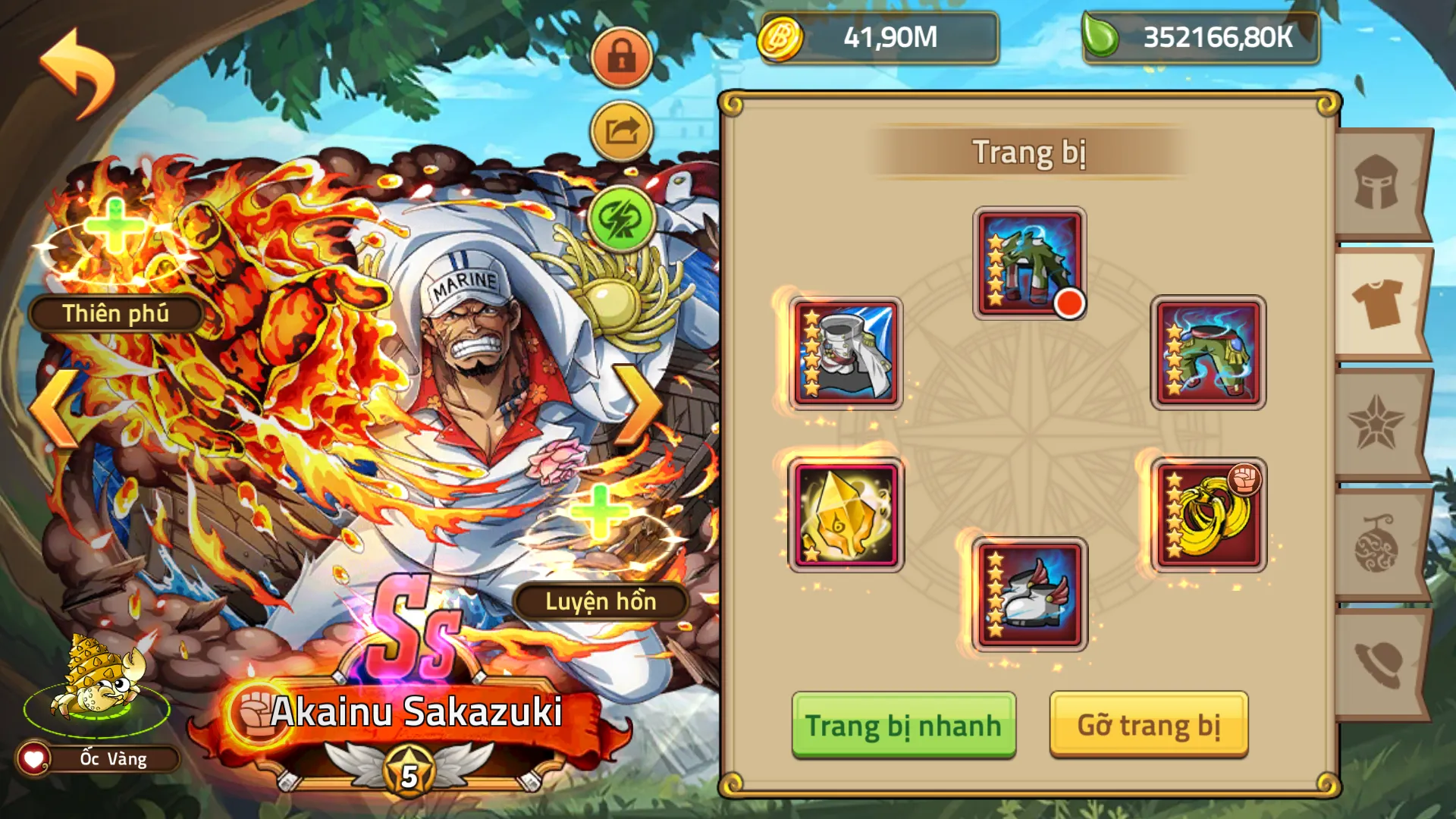Image resolution: width=1456 pixels, height=819 pixels.
Task: Open the Luyện hồn panel
Action: pyautogui.click(x=599, y=603)
